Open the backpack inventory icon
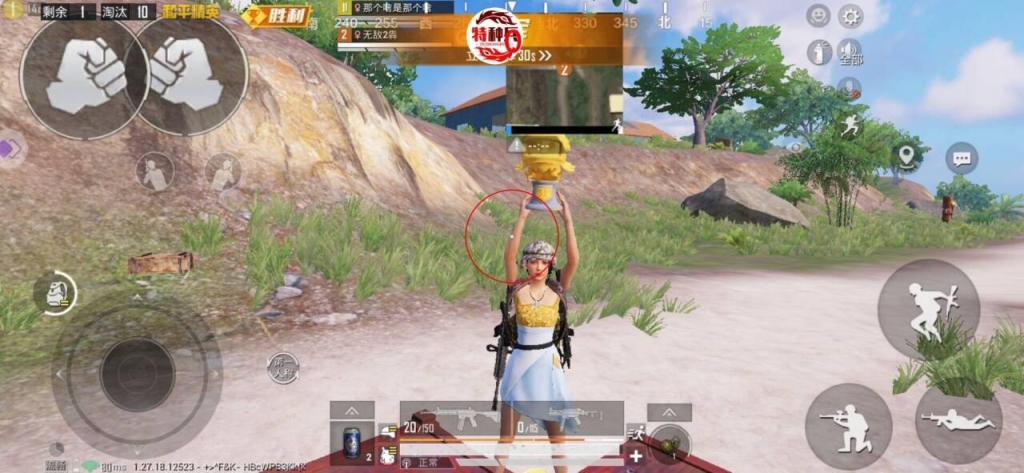The image size is (1024, 473). pos(54,292)
